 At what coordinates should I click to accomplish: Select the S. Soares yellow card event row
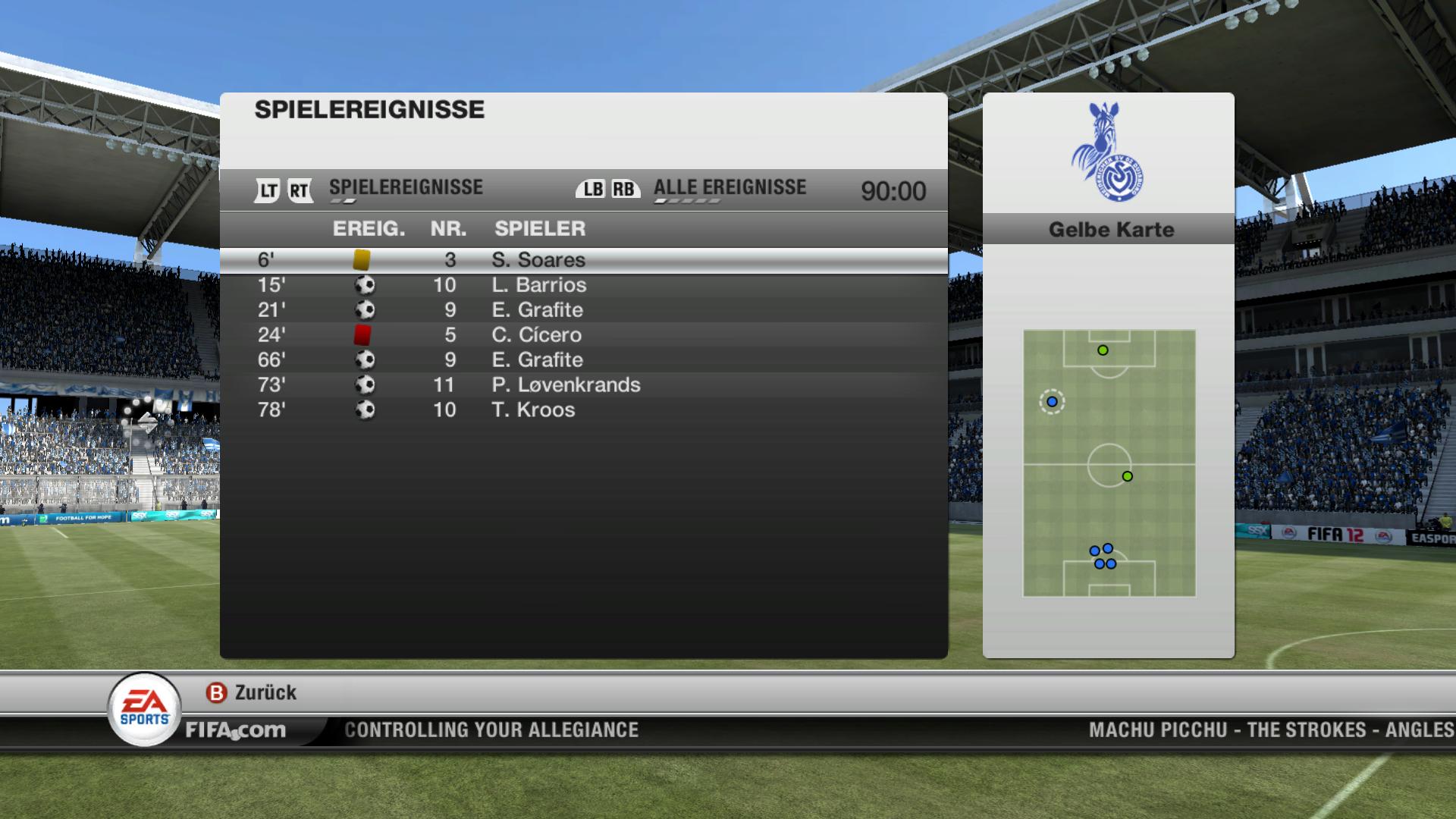582,260
